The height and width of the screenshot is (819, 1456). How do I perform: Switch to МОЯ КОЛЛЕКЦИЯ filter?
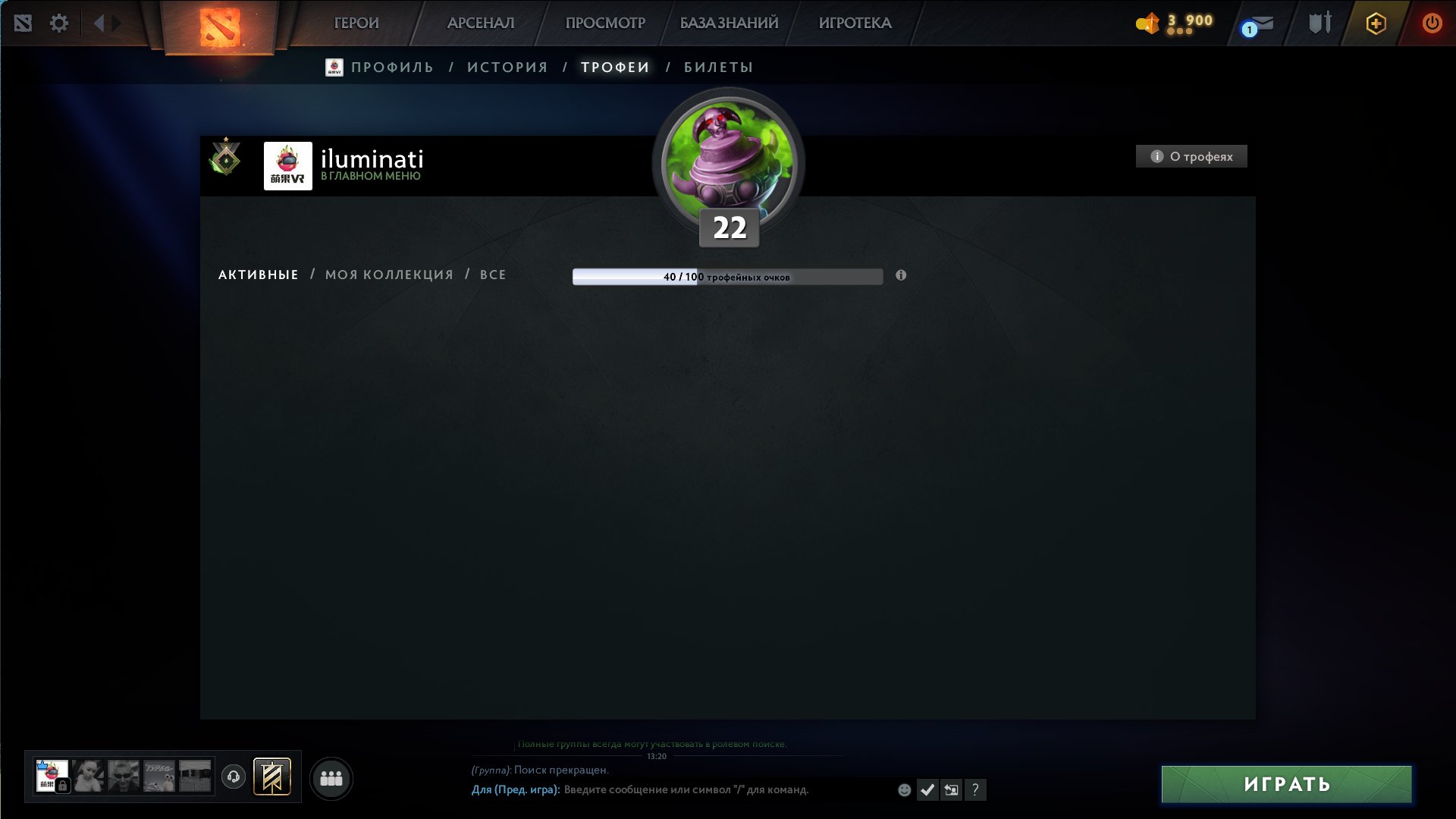point(388,275)
